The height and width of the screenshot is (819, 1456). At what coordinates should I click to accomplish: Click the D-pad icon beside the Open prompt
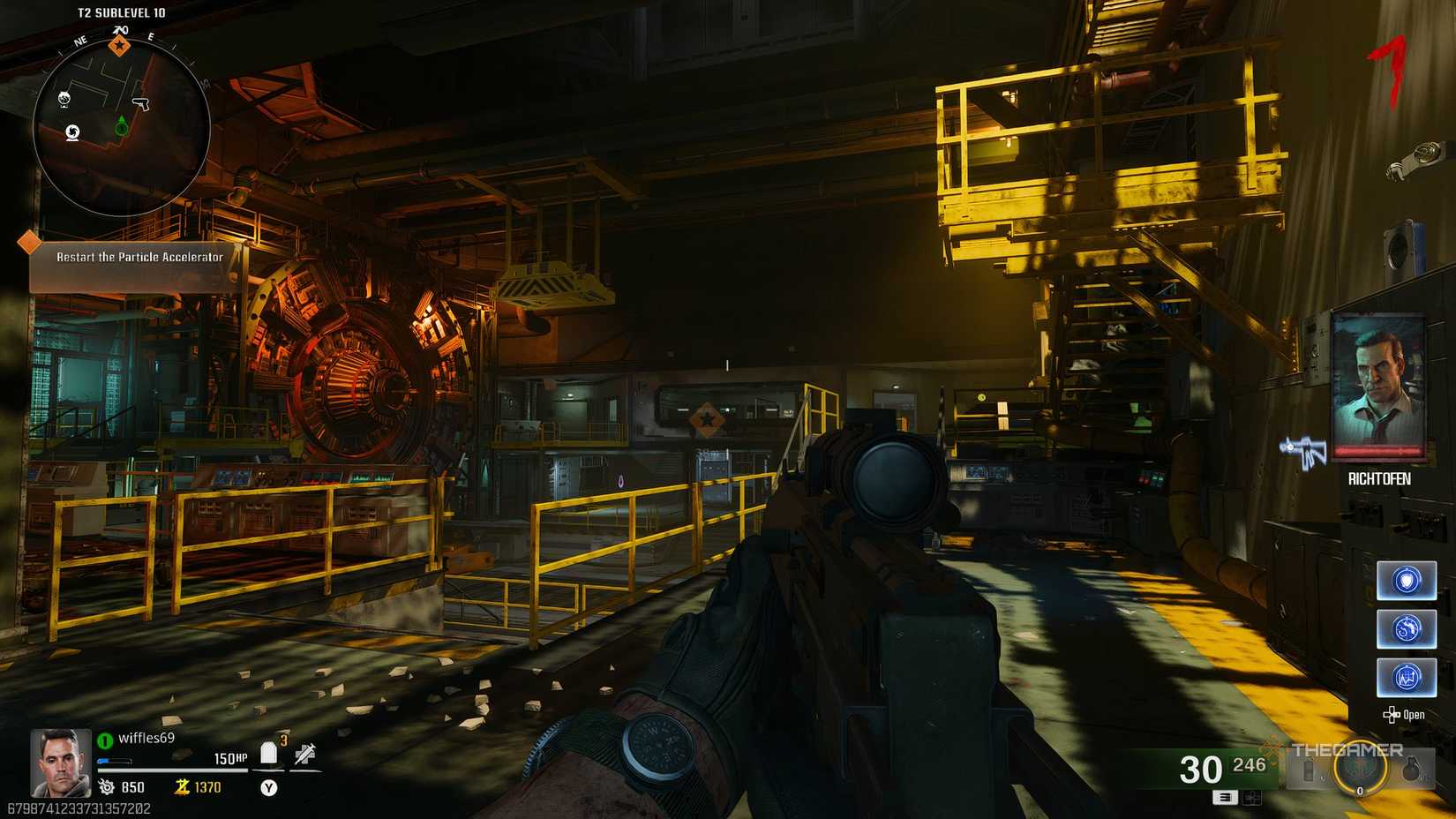[x=1392, y=714]
